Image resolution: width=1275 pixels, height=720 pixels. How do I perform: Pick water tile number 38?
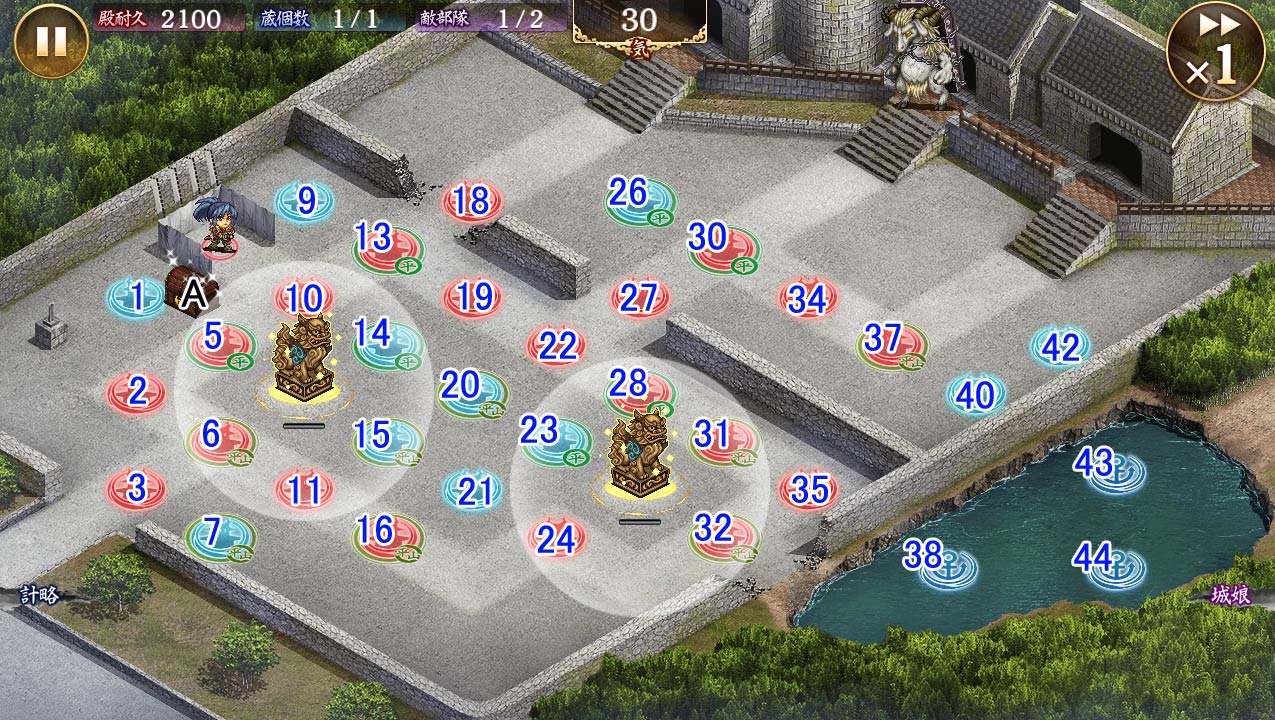pos(937,562)
